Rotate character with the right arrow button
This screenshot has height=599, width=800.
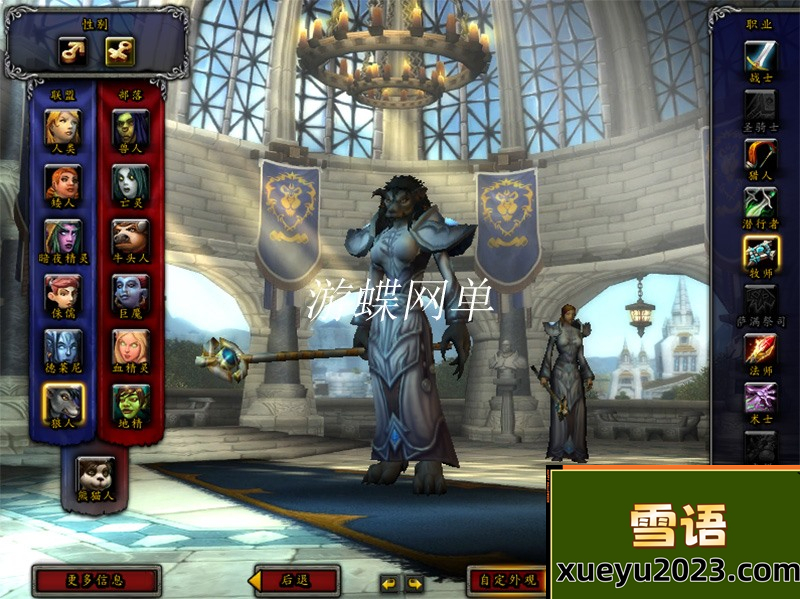(413, 583)
